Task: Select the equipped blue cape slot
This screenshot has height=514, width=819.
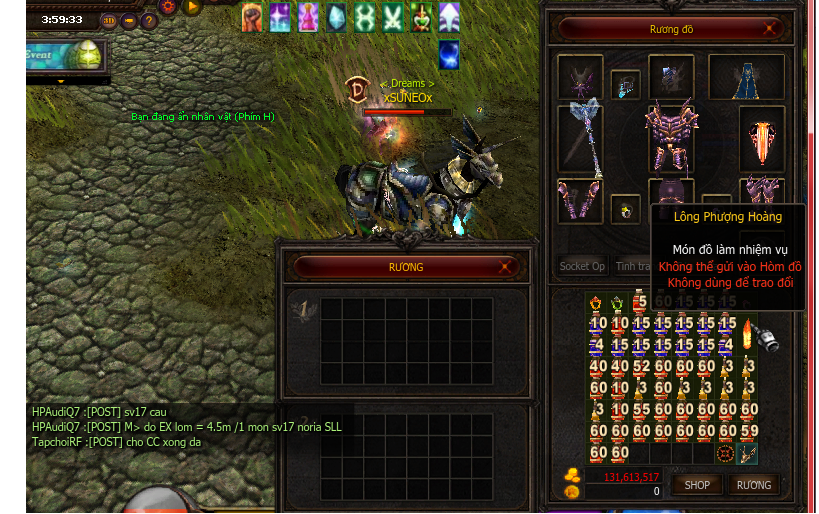Action: [x=746, y=78]
